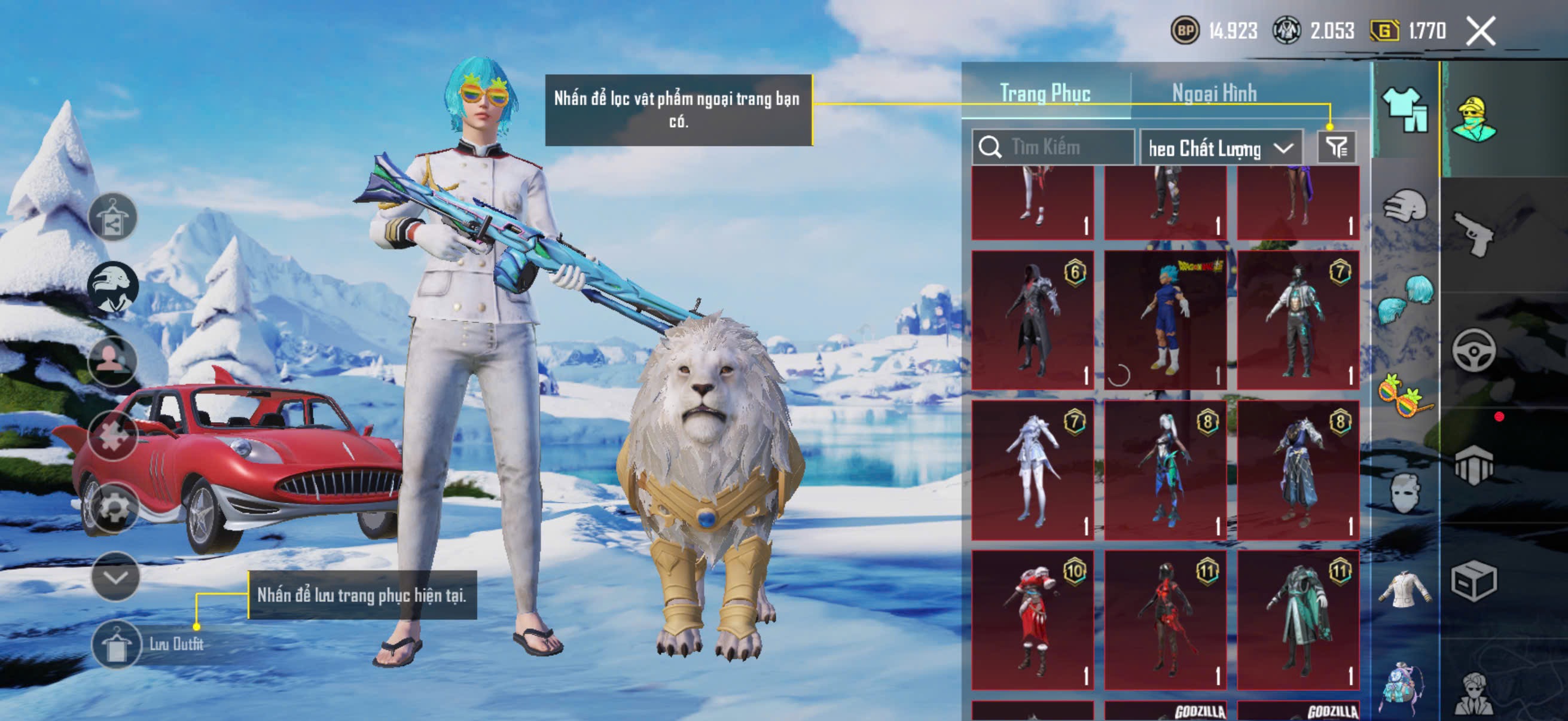Open the Theo Chất Lượng sort dropdown
Viewport: 1568px width, 721px height.
point(1221,148)
